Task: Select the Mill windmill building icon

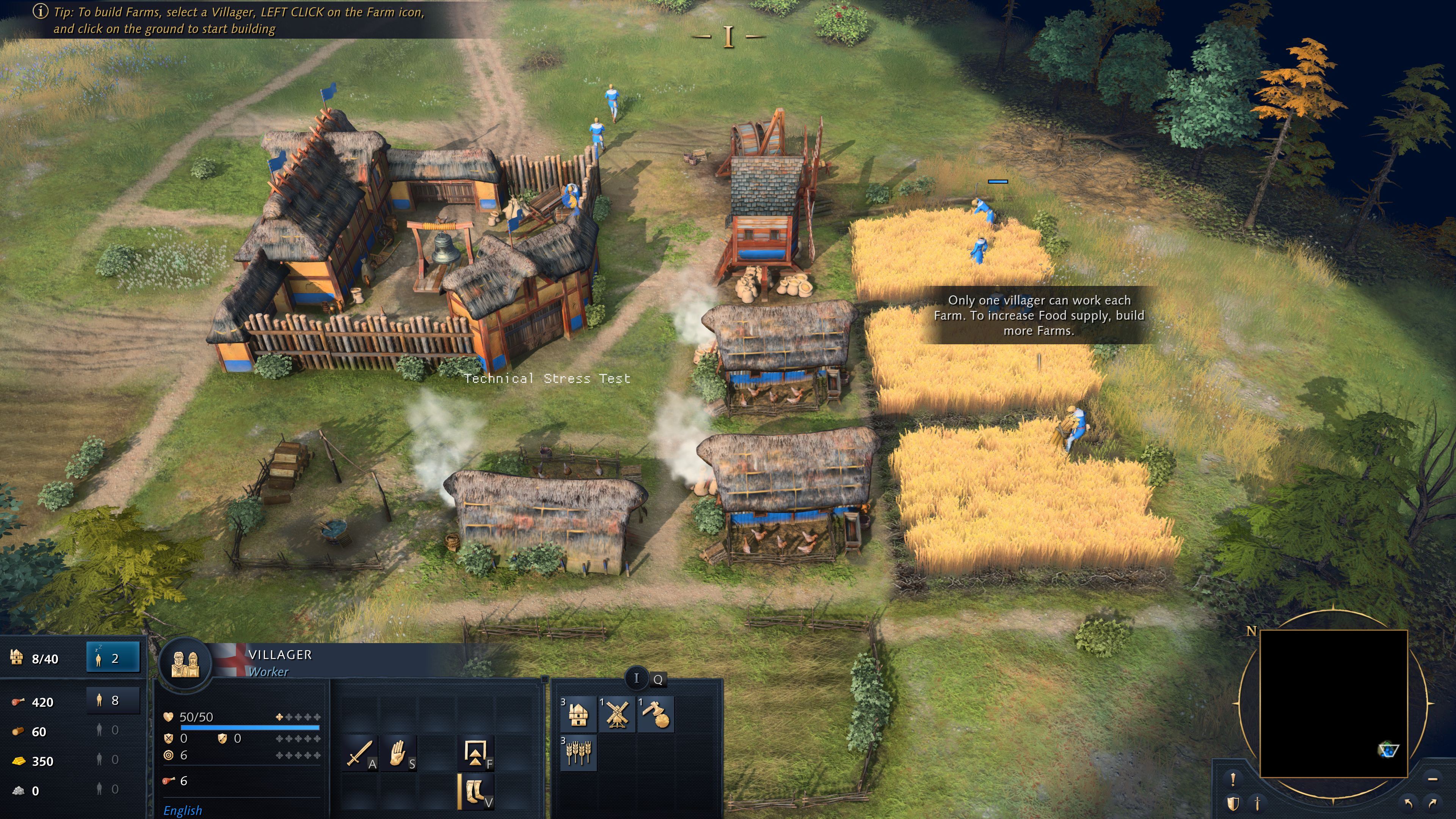Action: [x=617, y=714]
